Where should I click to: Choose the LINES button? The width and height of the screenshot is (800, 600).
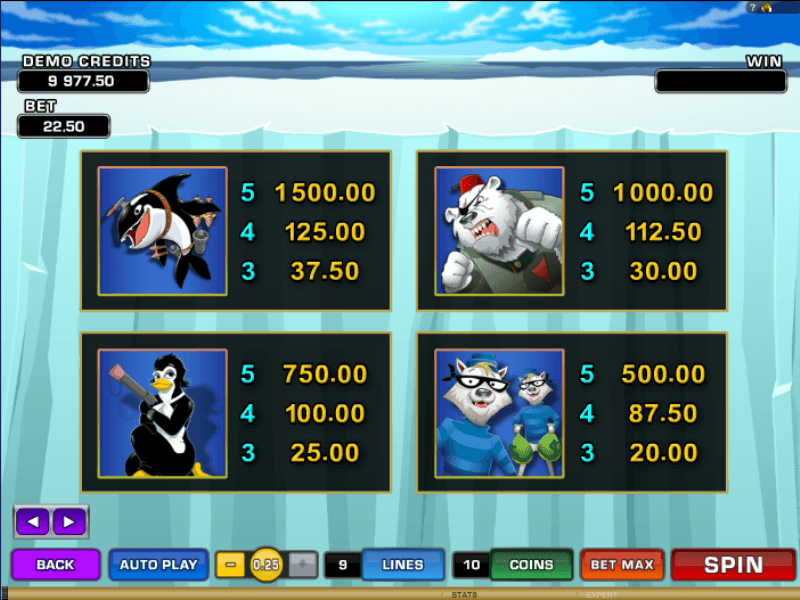point(402,565)
